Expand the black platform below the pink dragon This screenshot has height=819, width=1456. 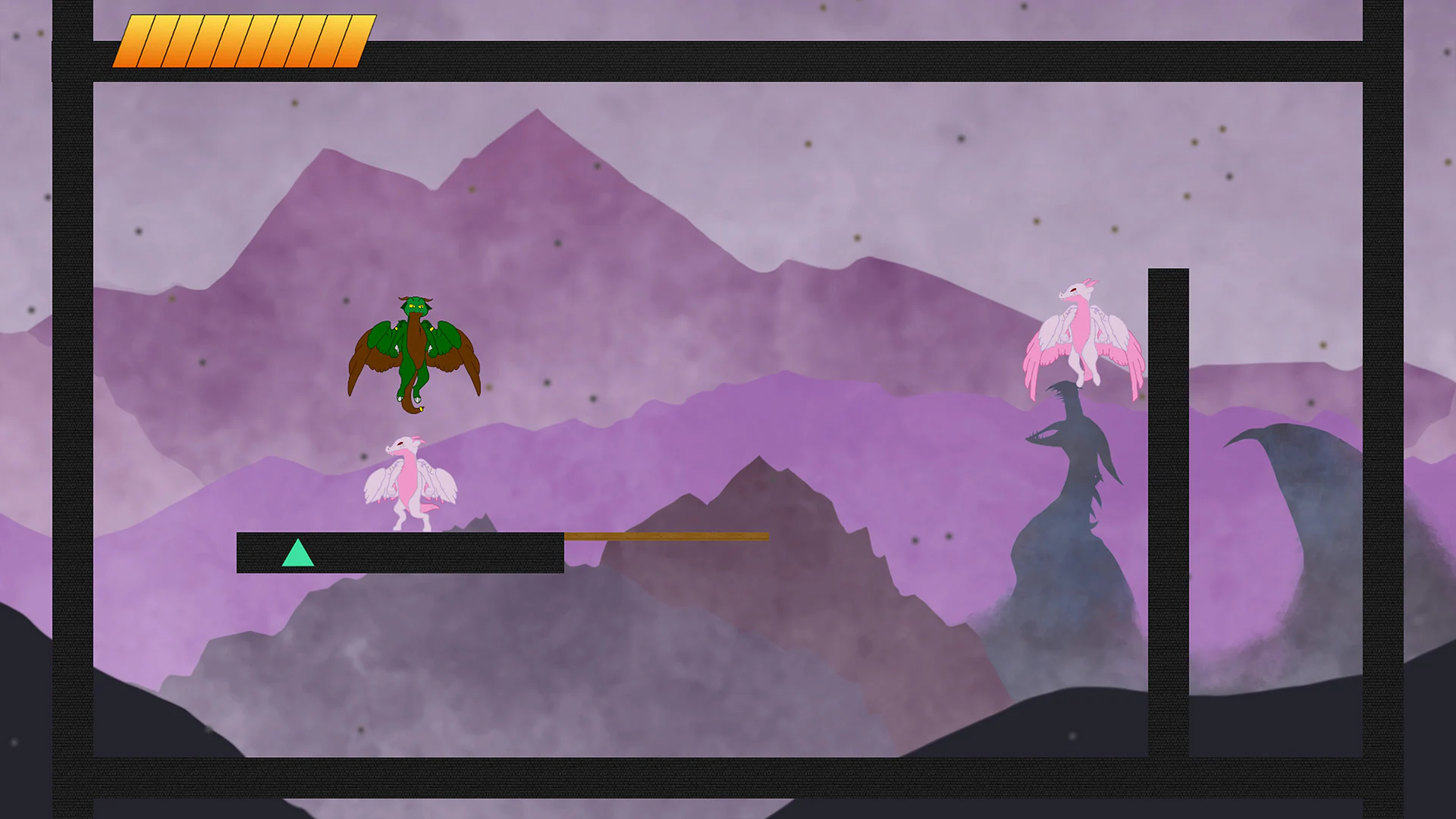coord(400,554)
